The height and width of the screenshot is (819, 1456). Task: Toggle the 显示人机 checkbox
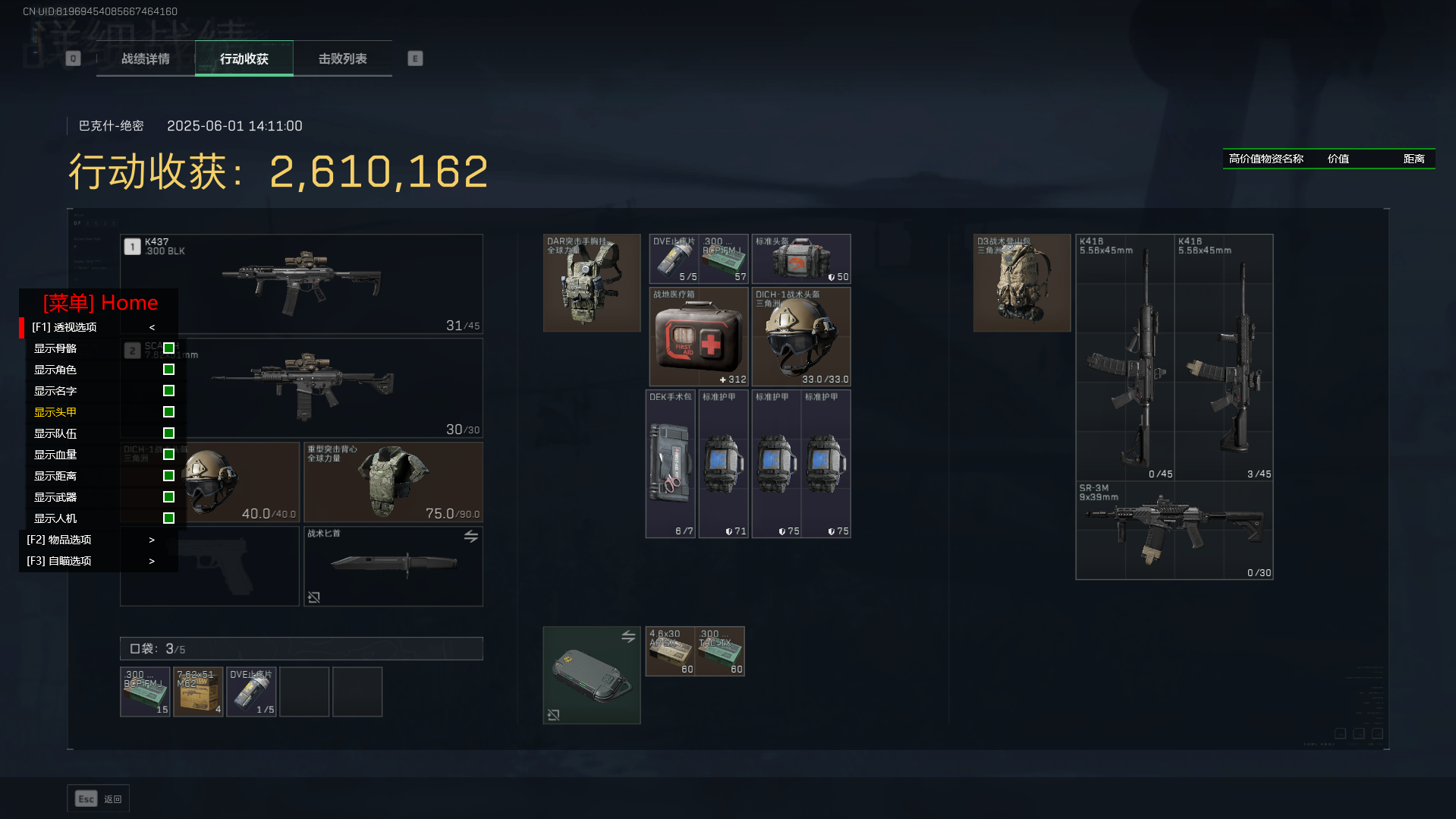(168, 518)
